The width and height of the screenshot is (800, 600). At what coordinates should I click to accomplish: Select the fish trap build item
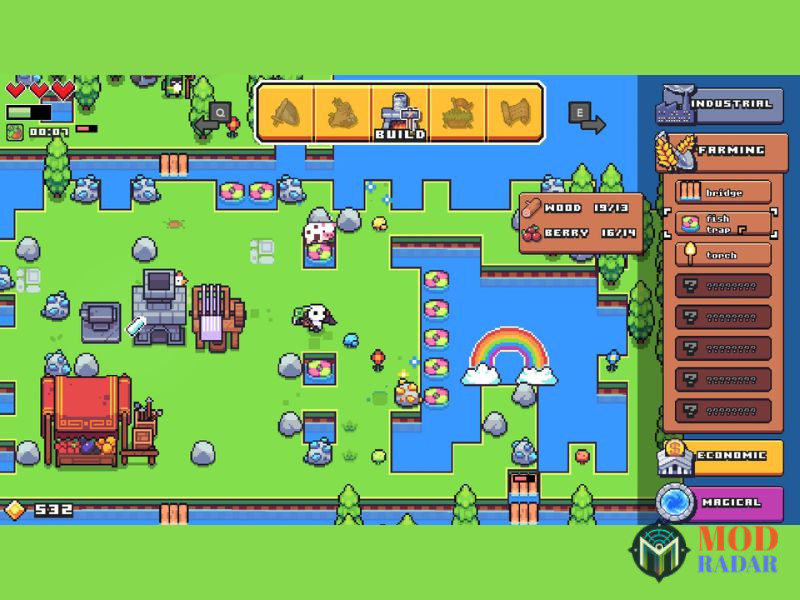722,224
